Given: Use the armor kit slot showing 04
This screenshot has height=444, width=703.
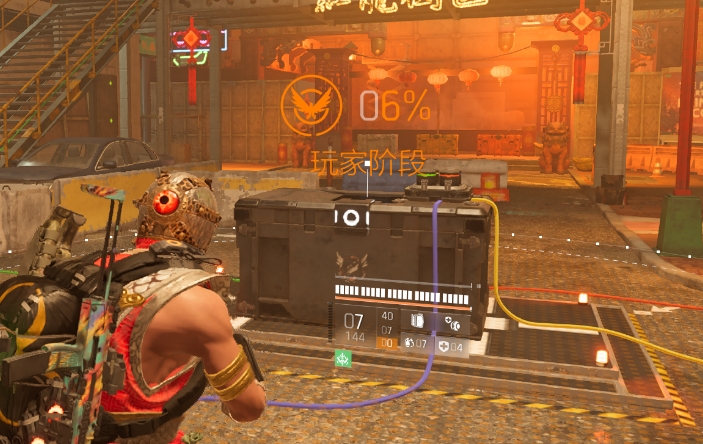Looking at the screenshot, I should (451, 345).
